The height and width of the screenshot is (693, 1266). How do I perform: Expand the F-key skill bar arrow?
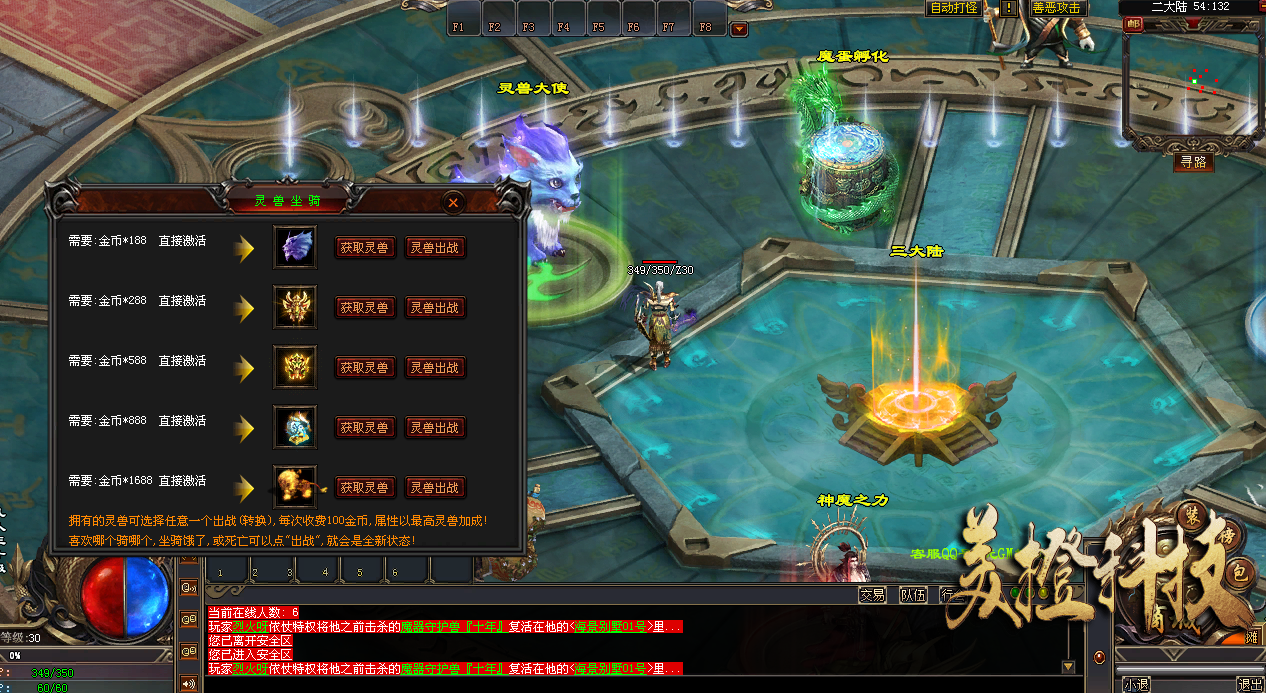(x=739, y=29)
